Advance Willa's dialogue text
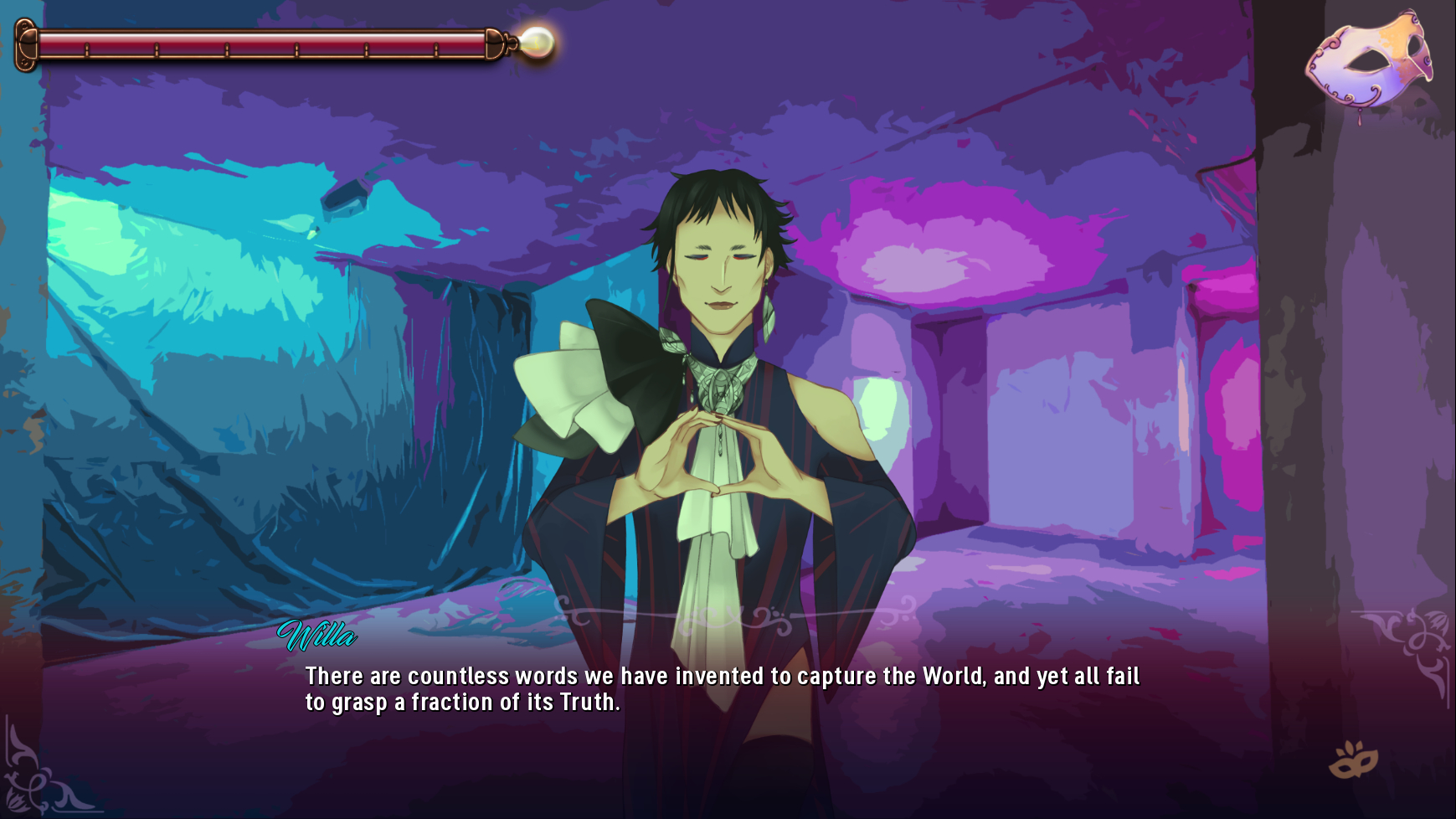Screen dimensions: 1456x819 coord(722,689)
